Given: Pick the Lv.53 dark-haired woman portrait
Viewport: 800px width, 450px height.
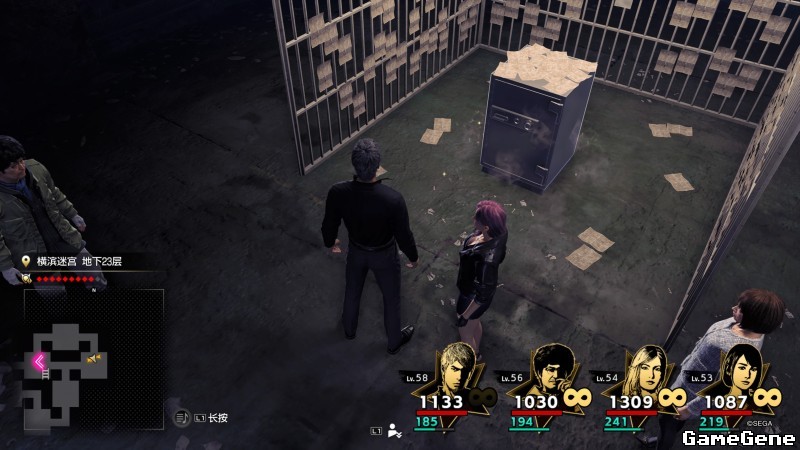Looking at the screenshot, I should click(x=741, y=368).
